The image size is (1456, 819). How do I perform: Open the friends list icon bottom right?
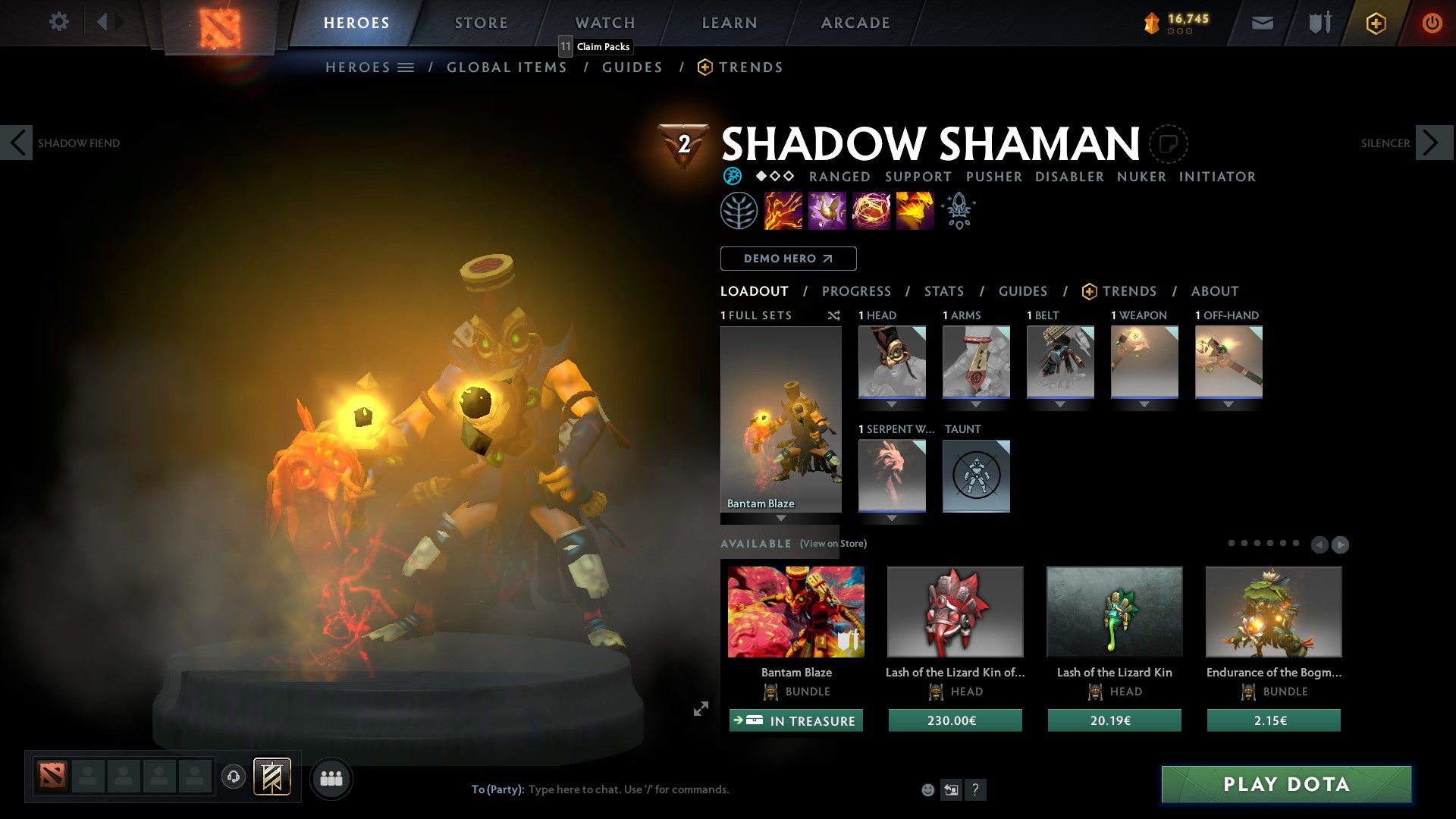coord(331,778)
